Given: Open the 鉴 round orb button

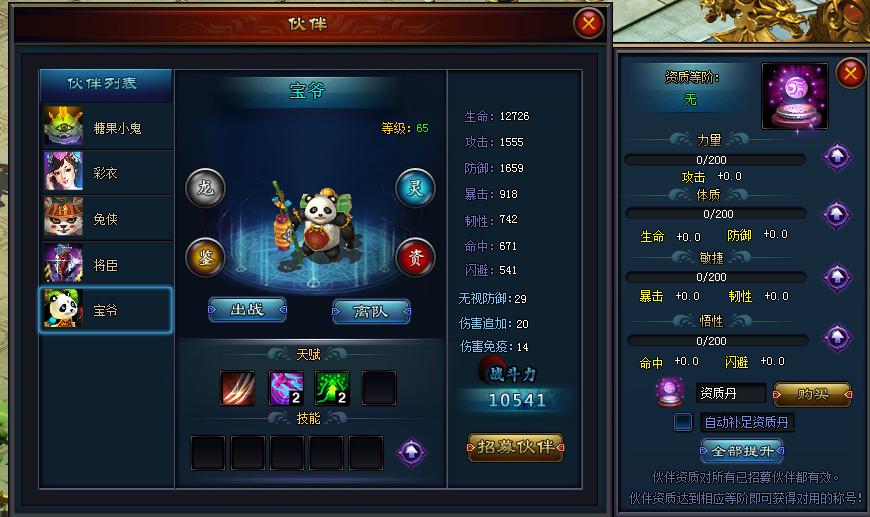Looking at the screenshot, I should point(205,258).
